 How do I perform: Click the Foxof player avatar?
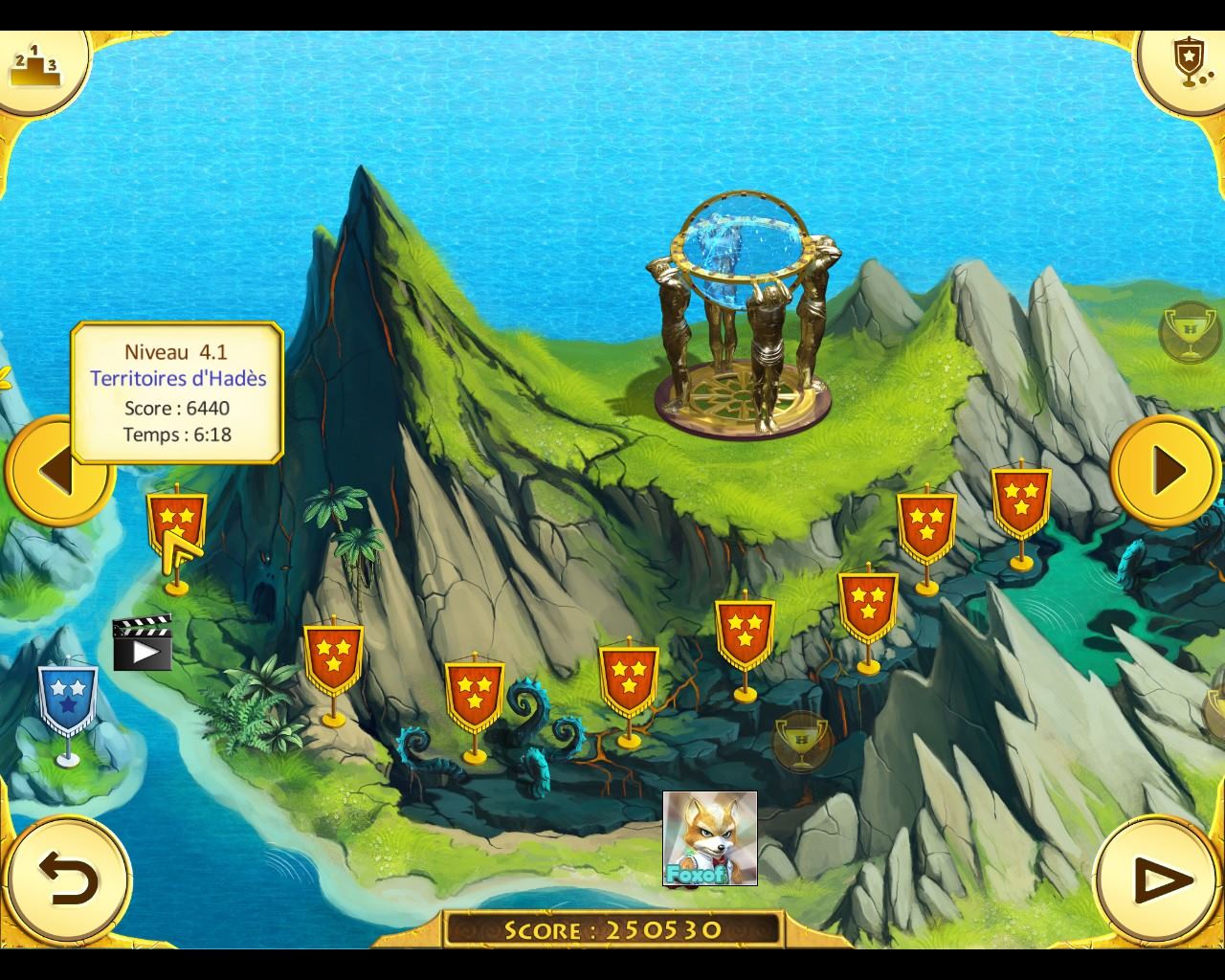point(710,838)
